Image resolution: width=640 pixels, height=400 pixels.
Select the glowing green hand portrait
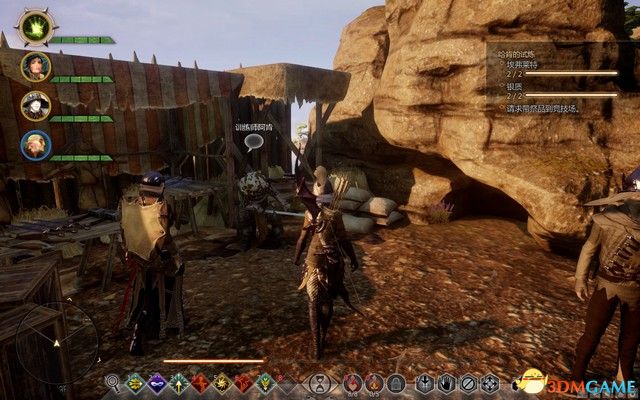pyautogui.click(x=35, y=26)
